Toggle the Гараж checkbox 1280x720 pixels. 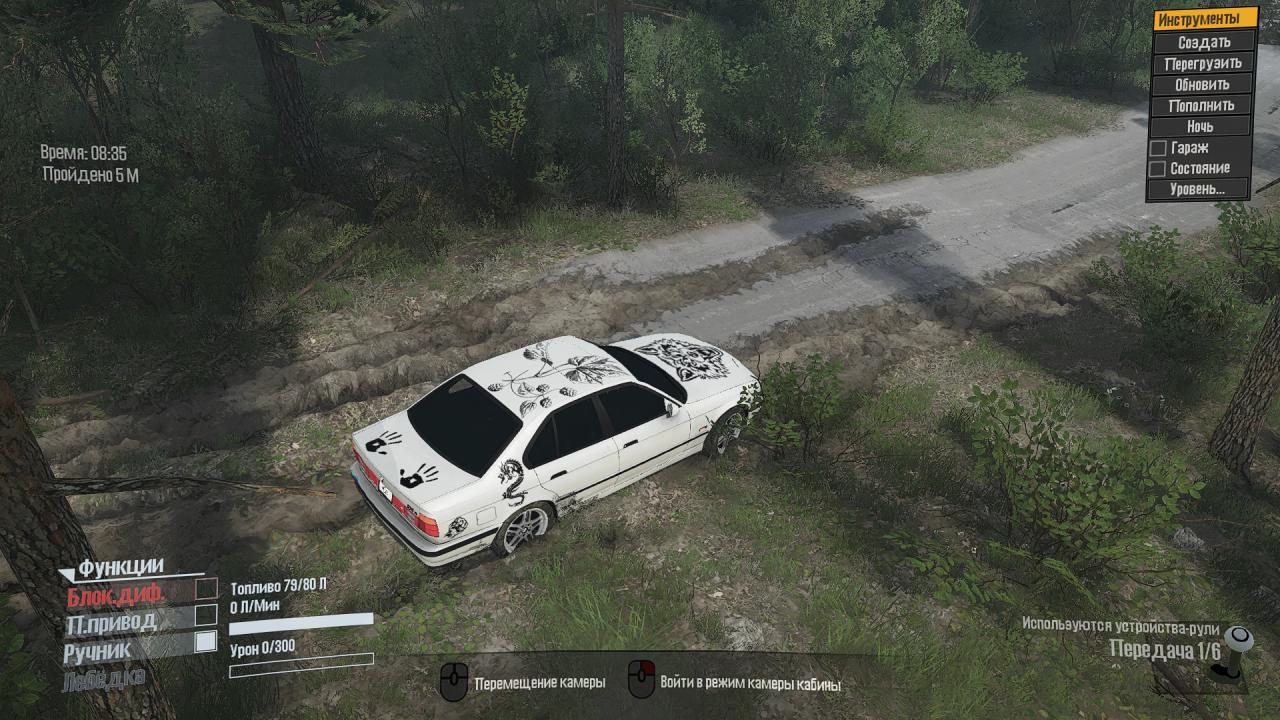[x=1158, y=148]
